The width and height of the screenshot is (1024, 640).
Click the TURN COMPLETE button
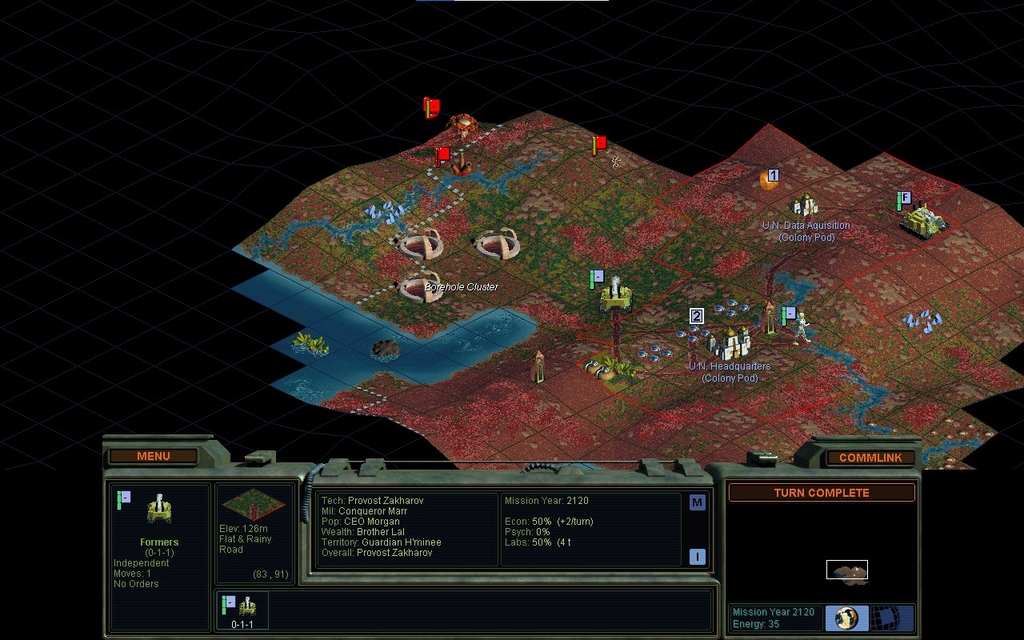pos(821,493)
